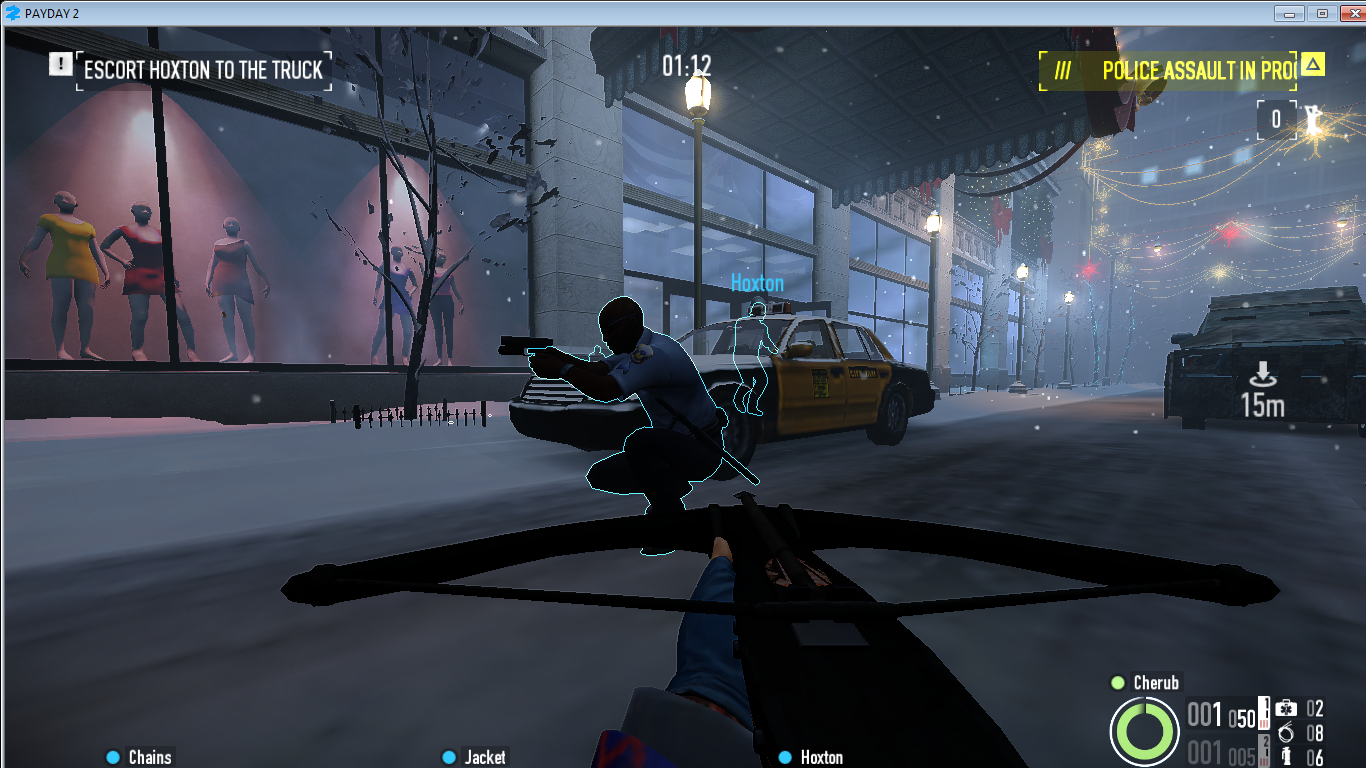Select the Escort Hoxton objective tracker
The width and height of the screenshot is (1366, 768).
[x=203, y=70]
